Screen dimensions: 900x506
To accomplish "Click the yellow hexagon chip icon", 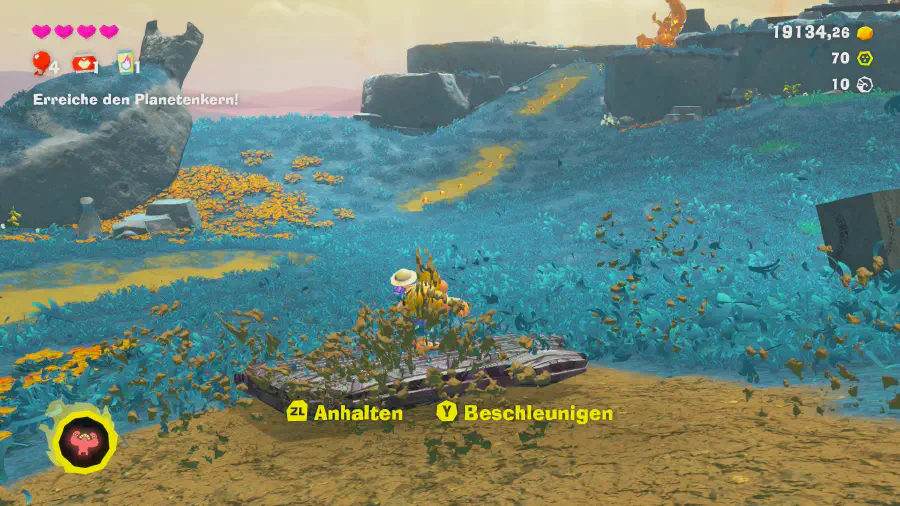I will (866, 58).
